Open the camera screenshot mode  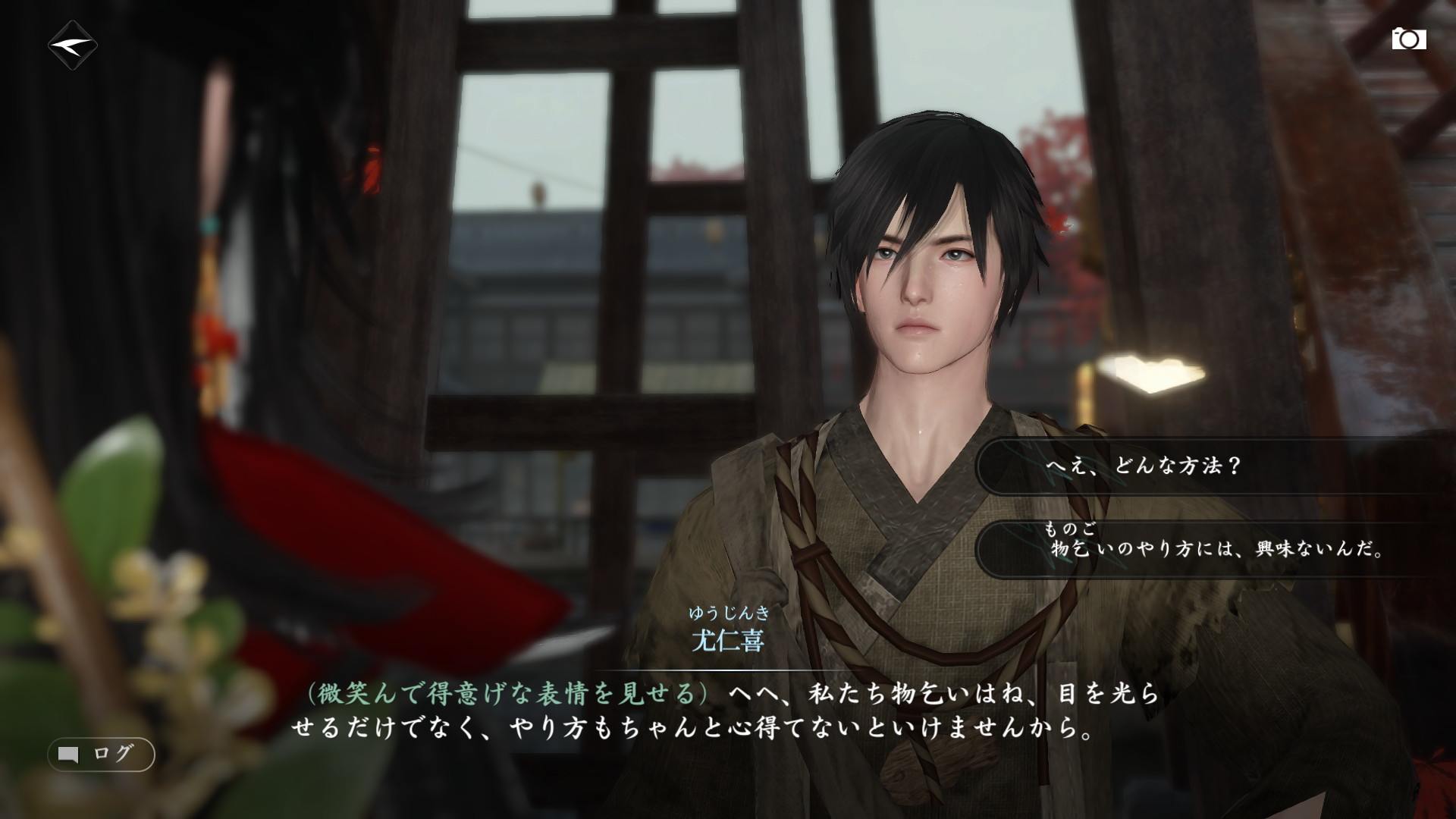point(1408,39)
